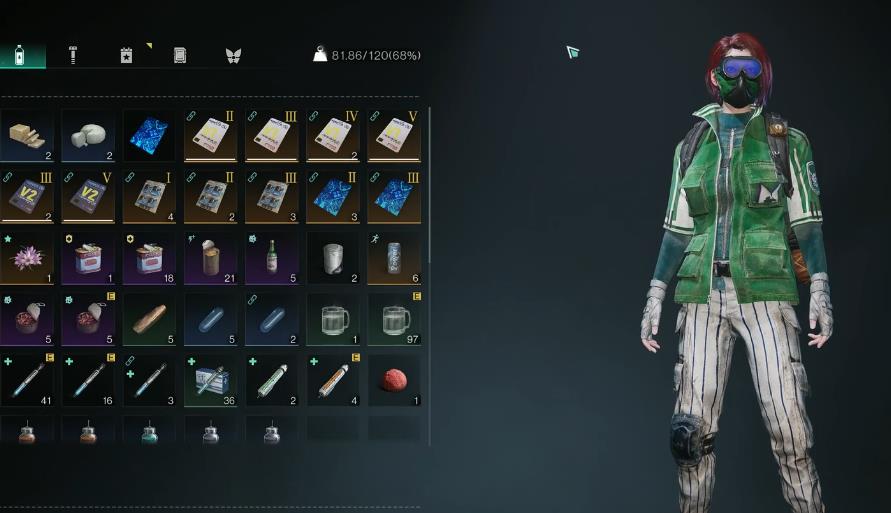The height and width of the screenshot is (513, 891).
Task: Pick the energy drink can slot
Action: coord(394,258)
